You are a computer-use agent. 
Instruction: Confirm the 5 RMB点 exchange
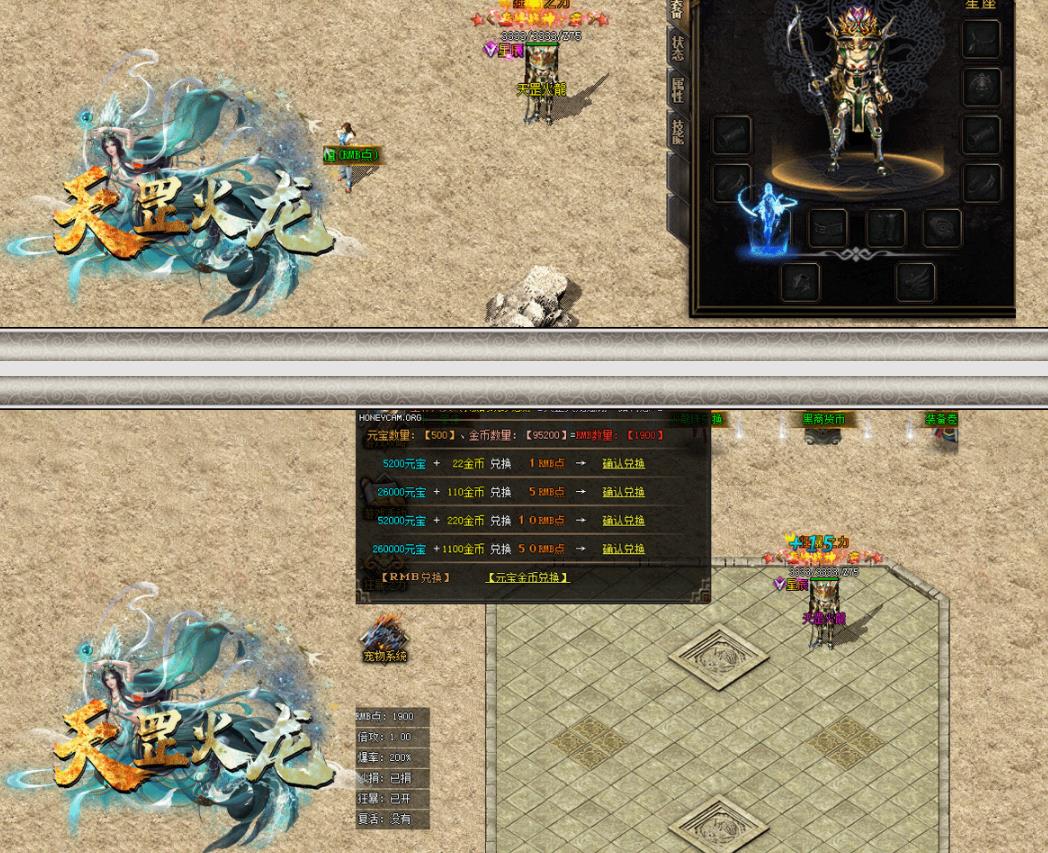[623, 492]
